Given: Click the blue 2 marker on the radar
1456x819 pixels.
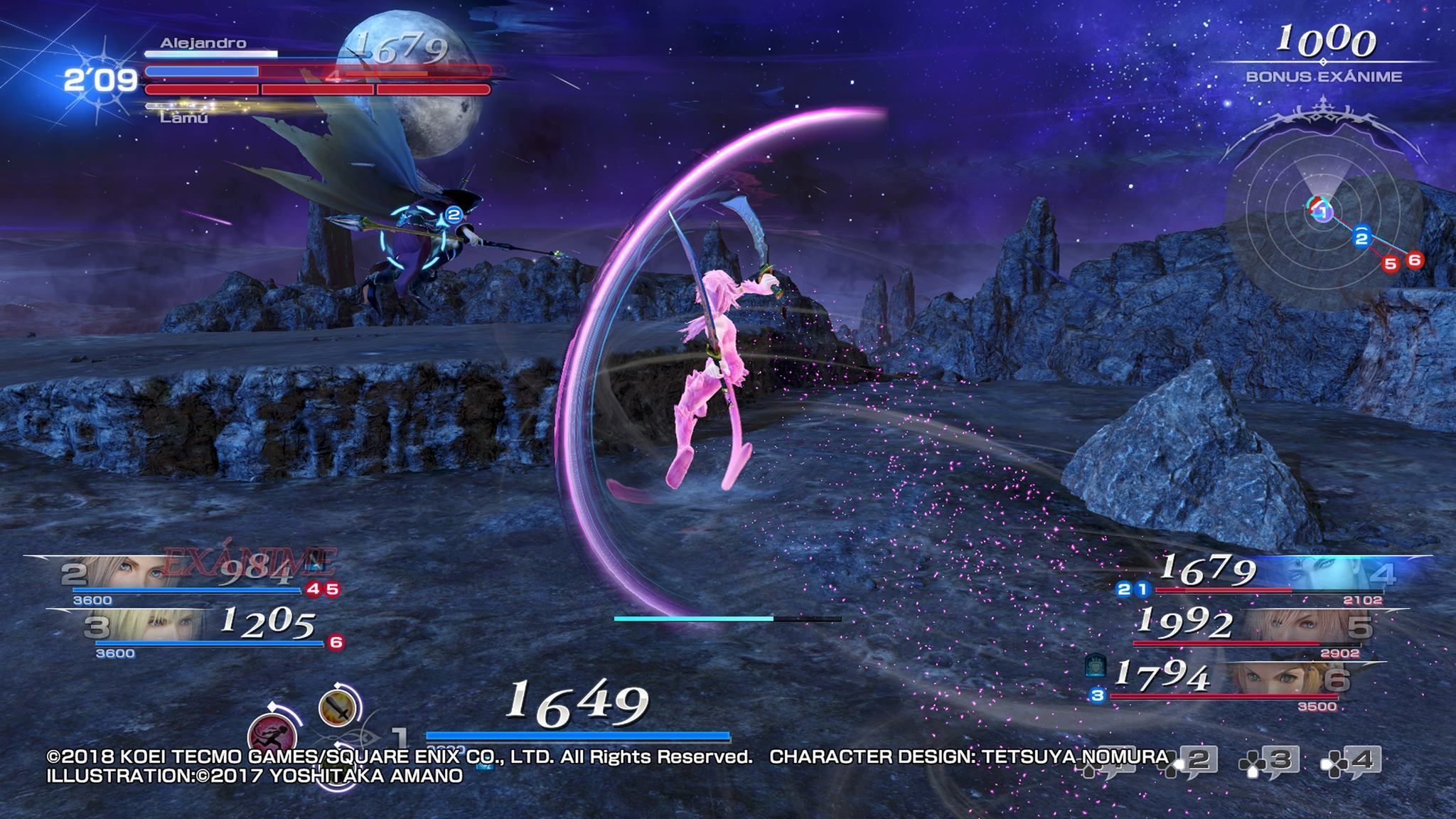Looking at the screenshot, I should (x=1361, y=237).
